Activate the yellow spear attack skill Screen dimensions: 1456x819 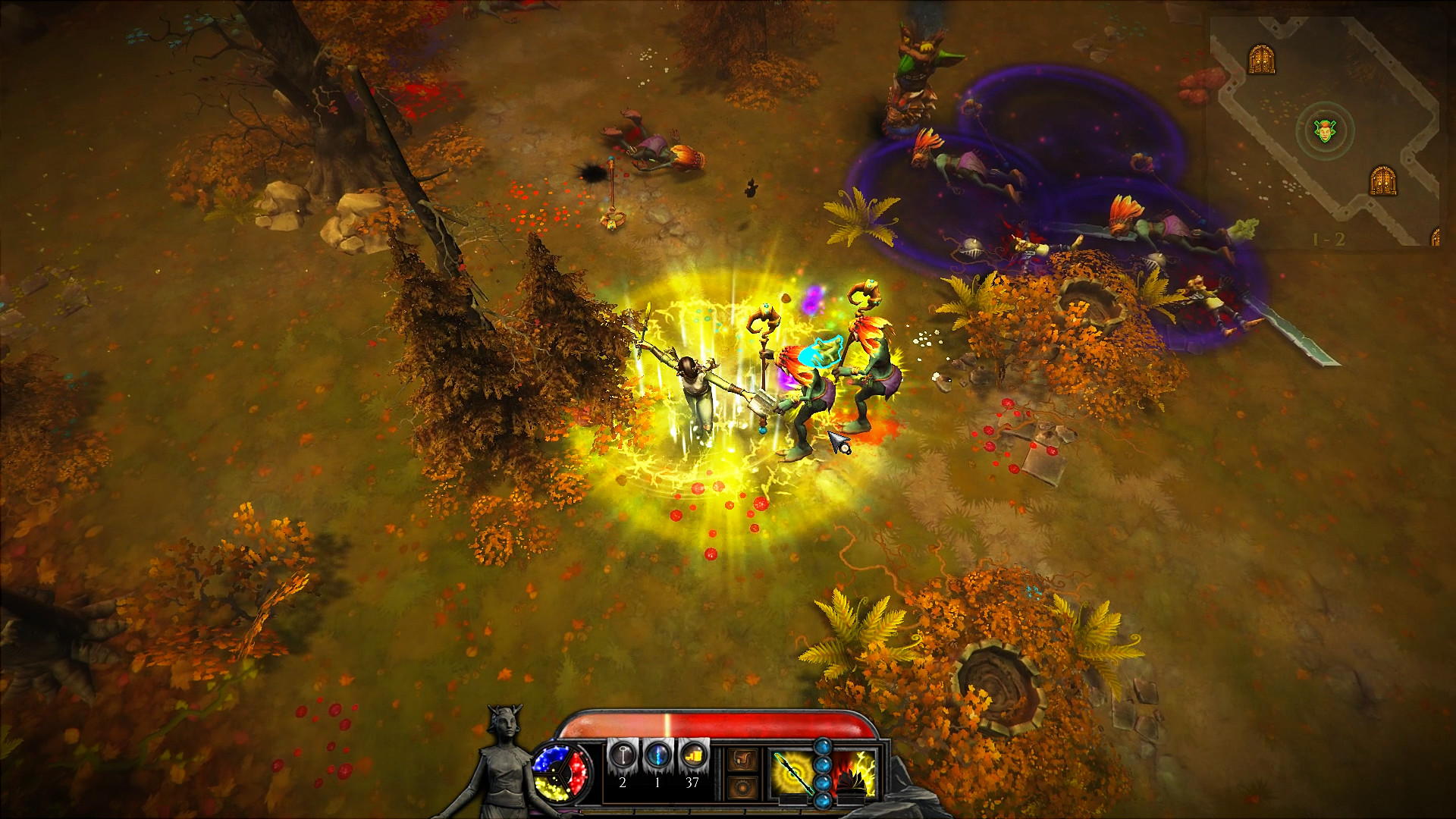click(792, 773)
